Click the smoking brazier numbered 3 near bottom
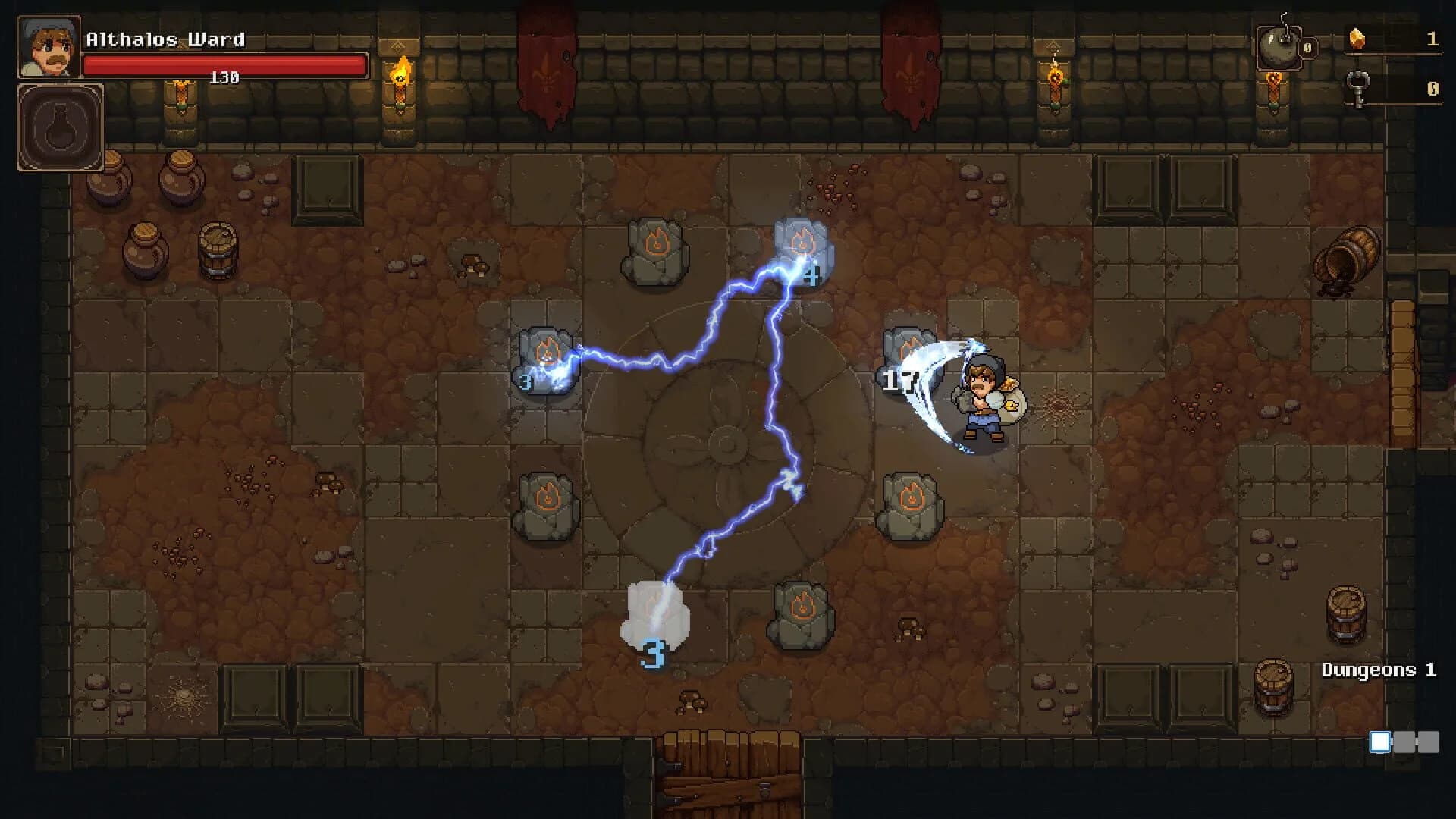Viewport: 1456px width, 819px height. [x=656, y=614]
